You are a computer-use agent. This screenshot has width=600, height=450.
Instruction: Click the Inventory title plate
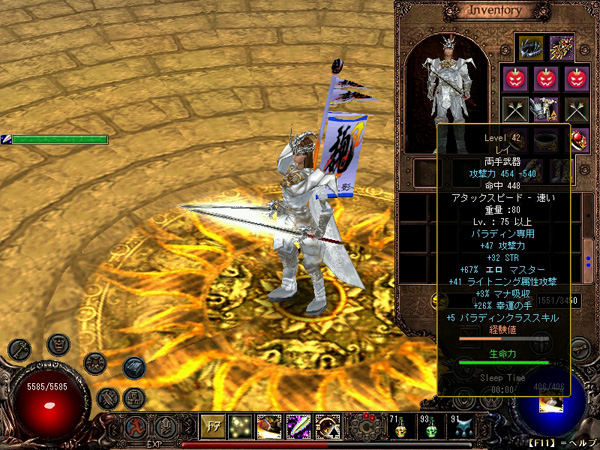click(496, 11)
